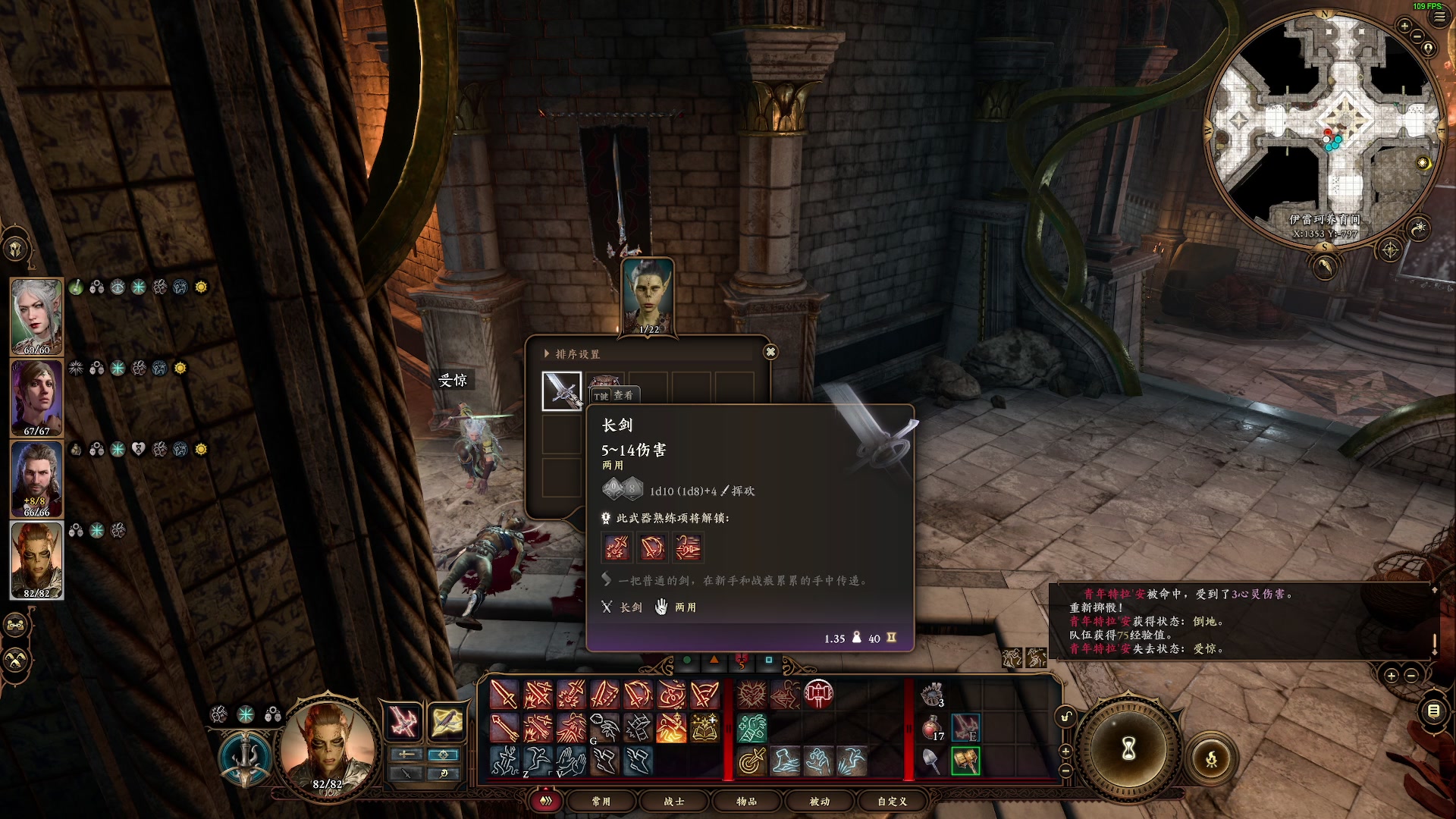Zoom out the minimap with minus button
Image resolution: width=1456 pixels, height=819 pixels.
(1417, 36)
